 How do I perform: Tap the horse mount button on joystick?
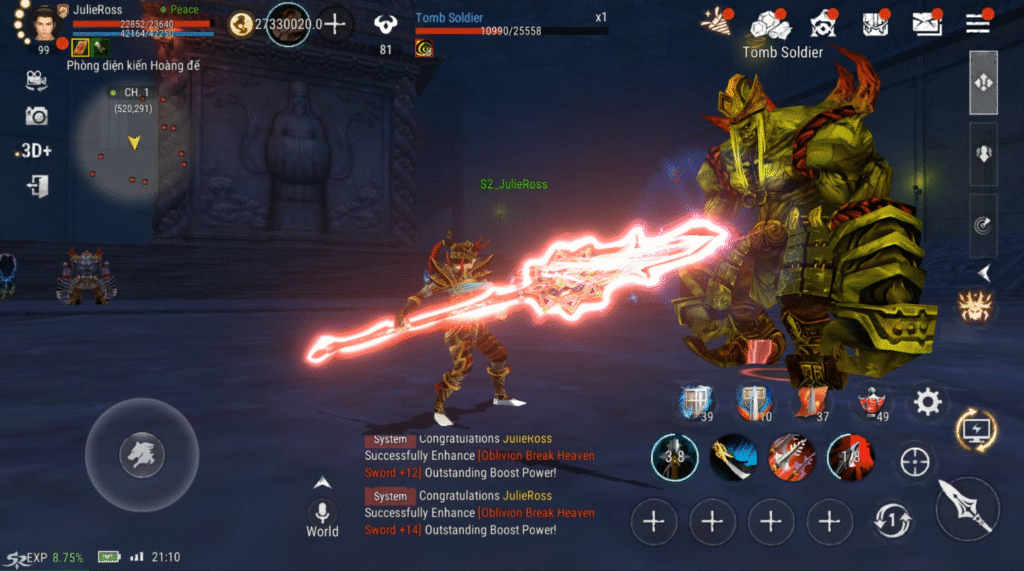click(x=141, y=456)
